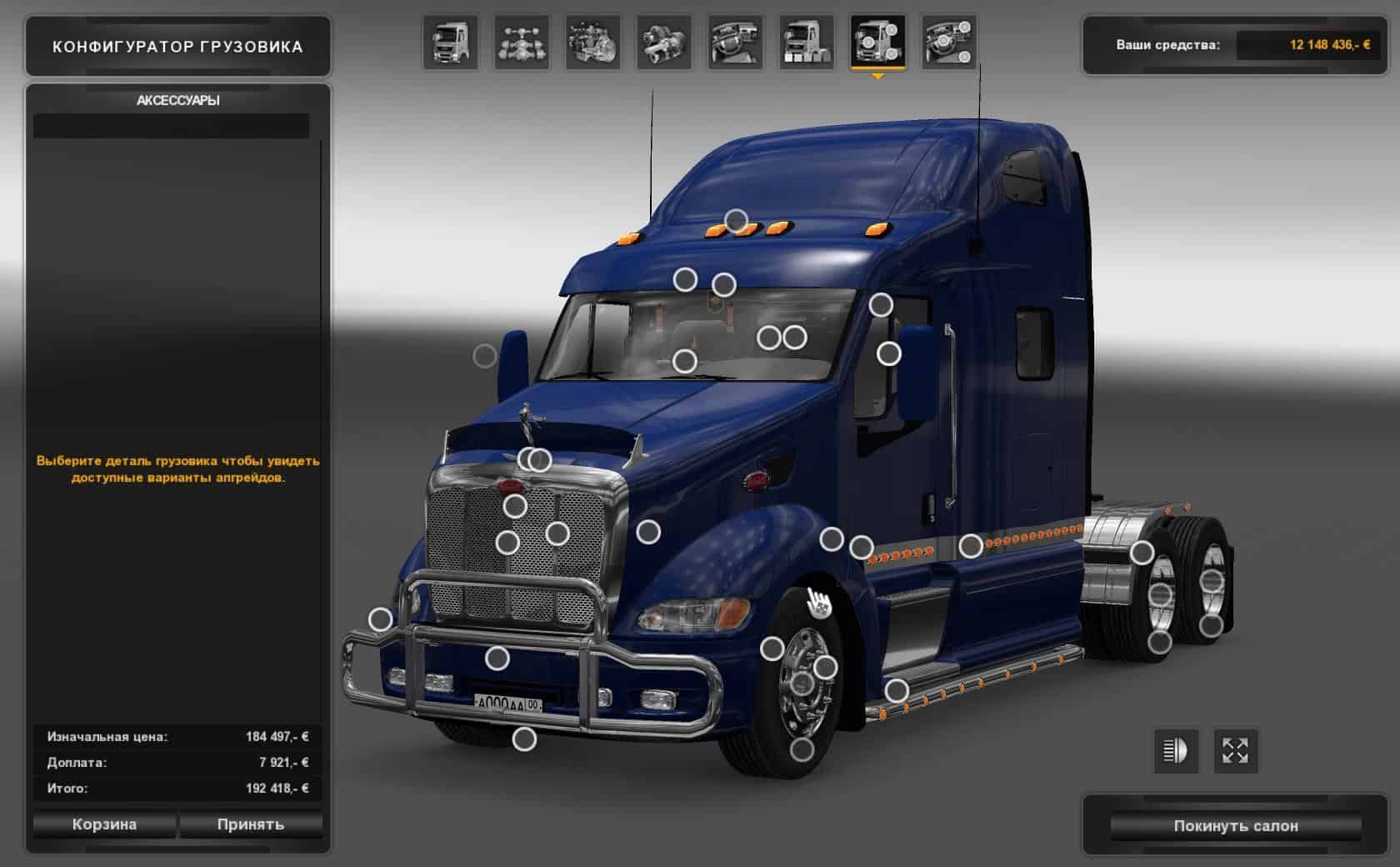
Task: Open the engine upgrades tab
Action: point(593,43)
